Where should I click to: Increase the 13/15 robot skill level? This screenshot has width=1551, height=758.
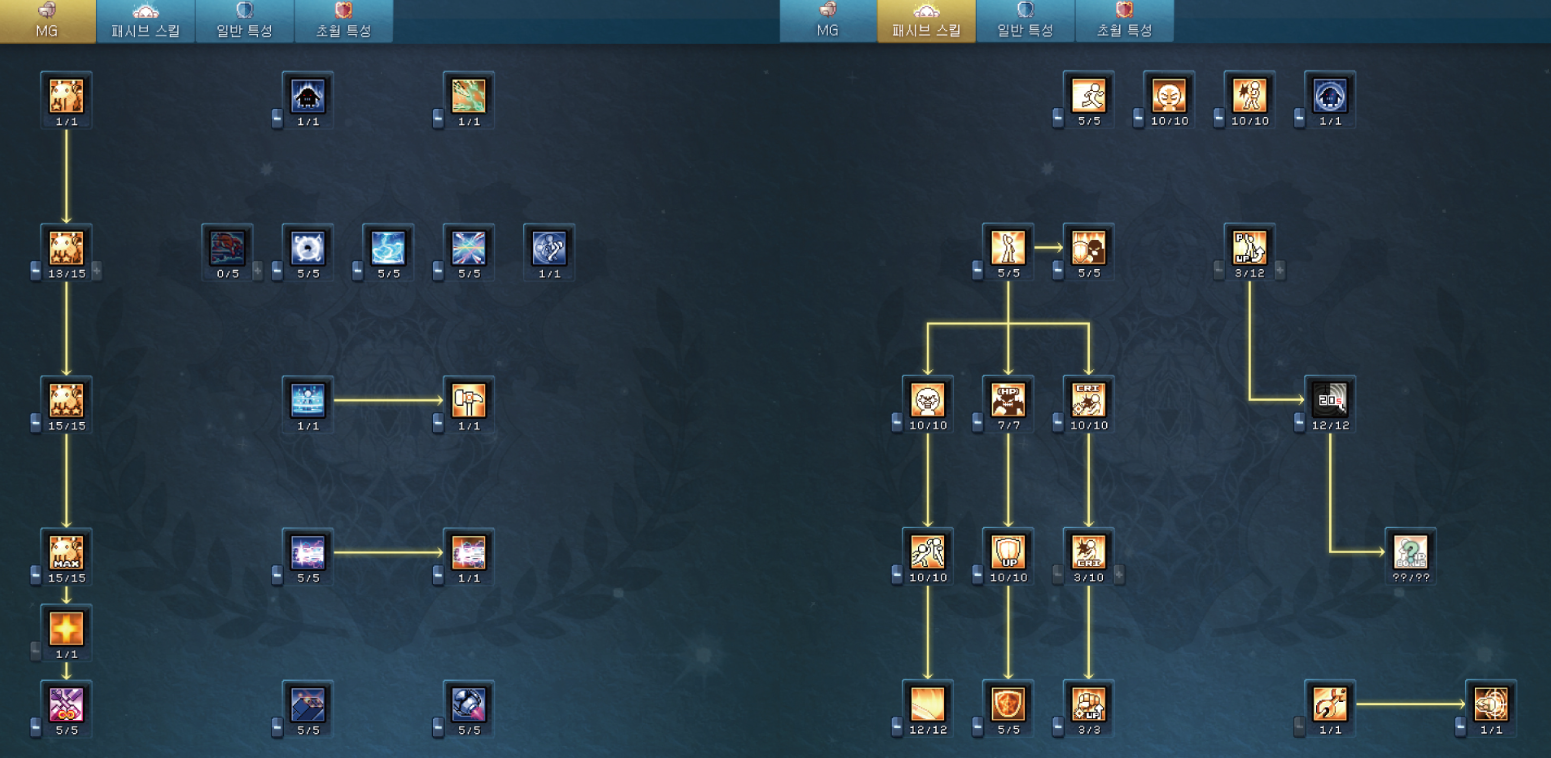[97, 271]
